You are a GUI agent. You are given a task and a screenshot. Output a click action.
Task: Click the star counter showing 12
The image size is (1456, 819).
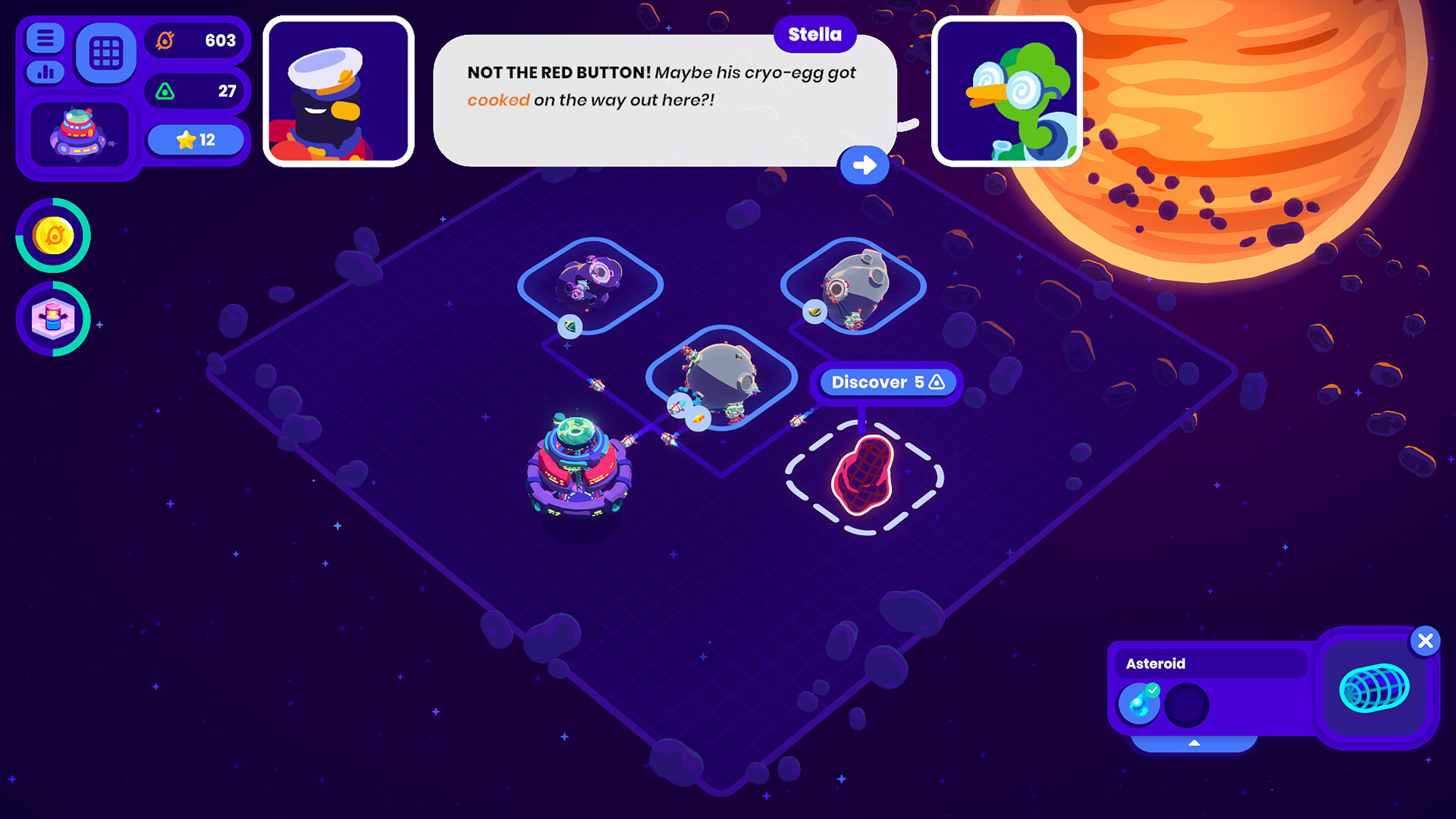point(195,140)
